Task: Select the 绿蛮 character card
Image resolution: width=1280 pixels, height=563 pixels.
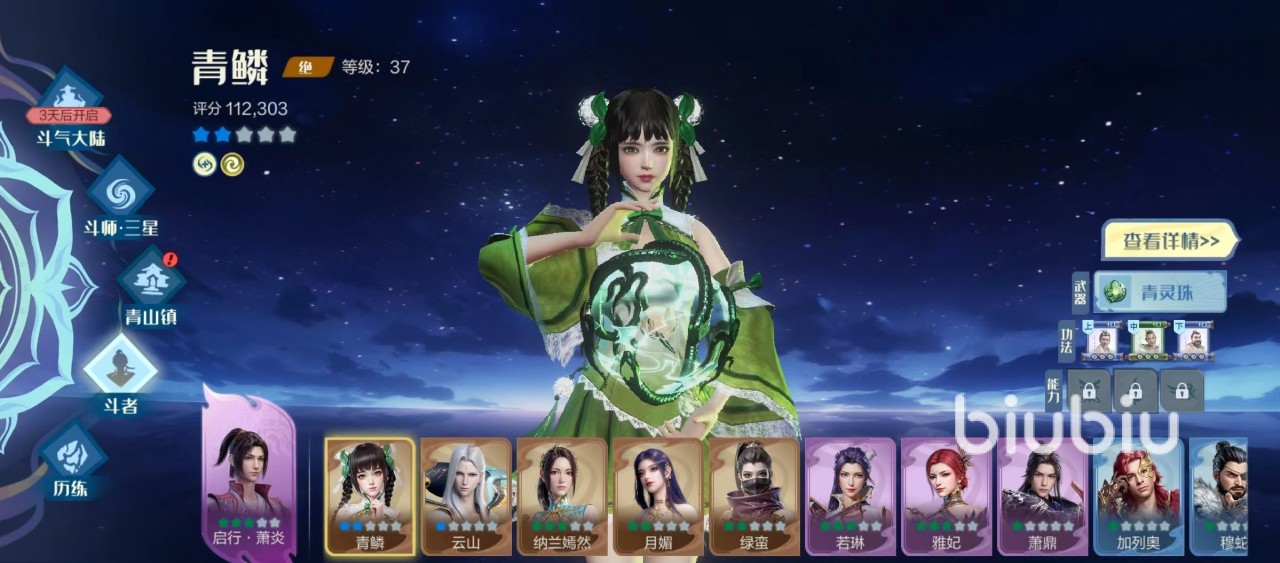Action: point(754,495)
